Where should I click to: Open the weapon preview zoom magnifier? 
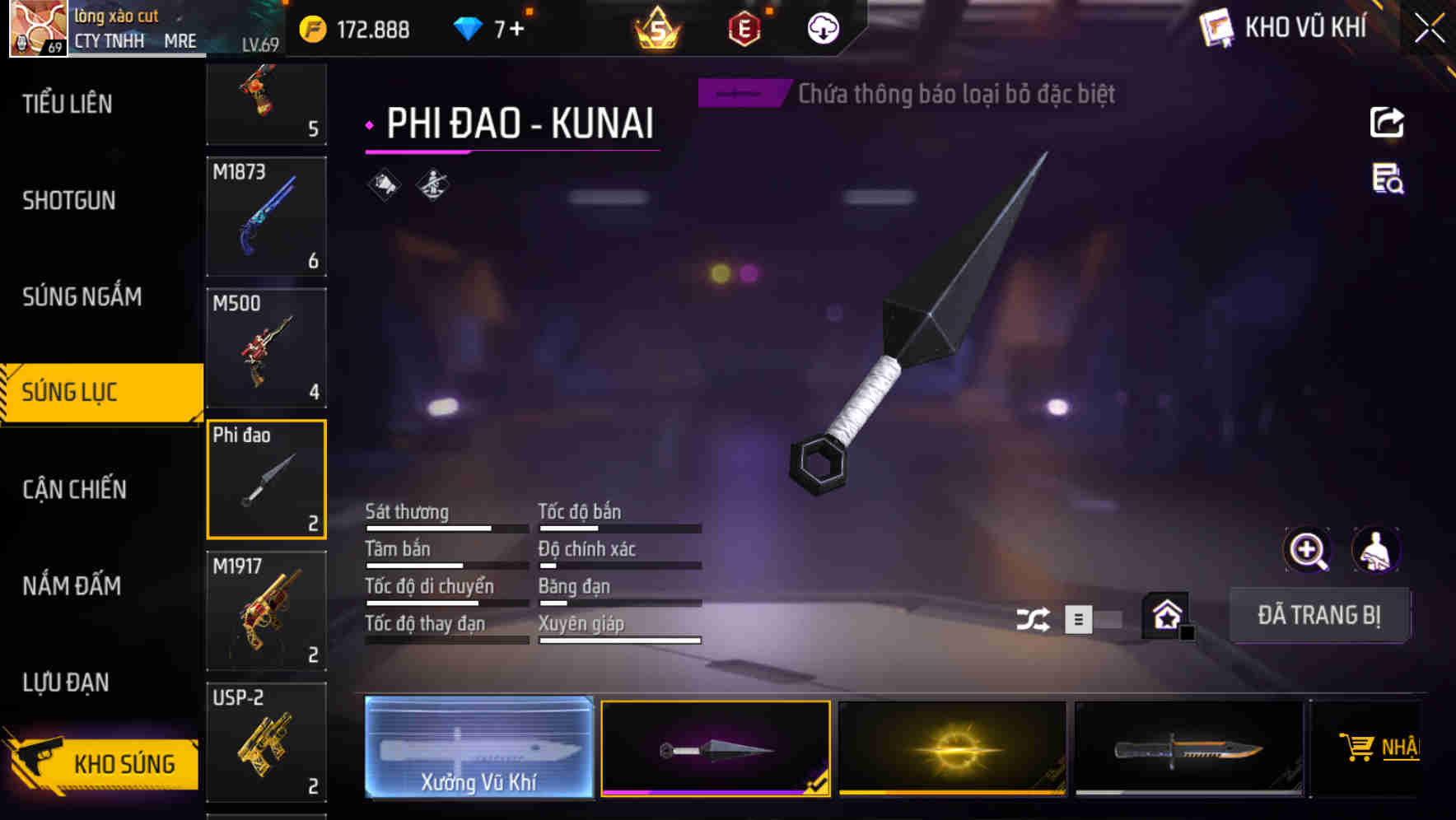coord(1308,550)
